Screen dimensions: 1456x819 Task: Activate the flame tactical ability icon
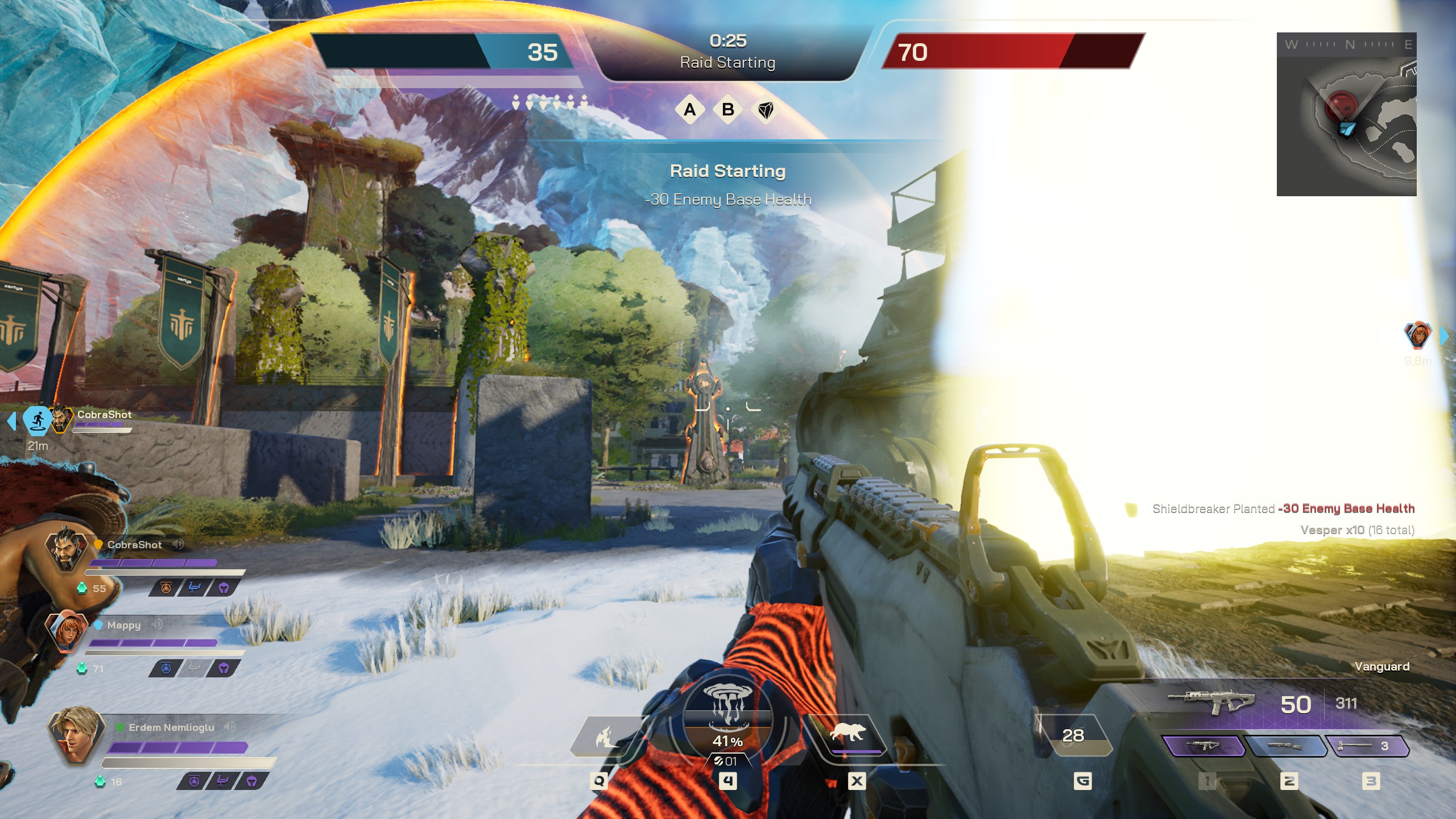tap(604, 737)
